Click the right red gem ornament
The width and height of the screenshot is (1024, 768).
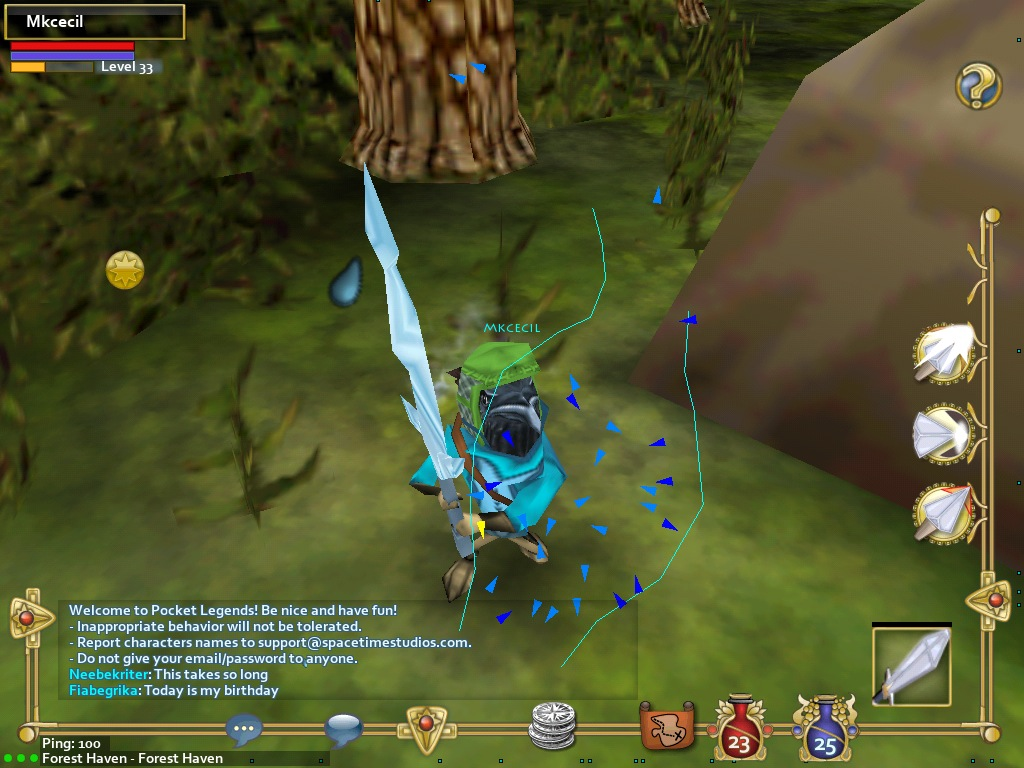[x=994, y=600]
